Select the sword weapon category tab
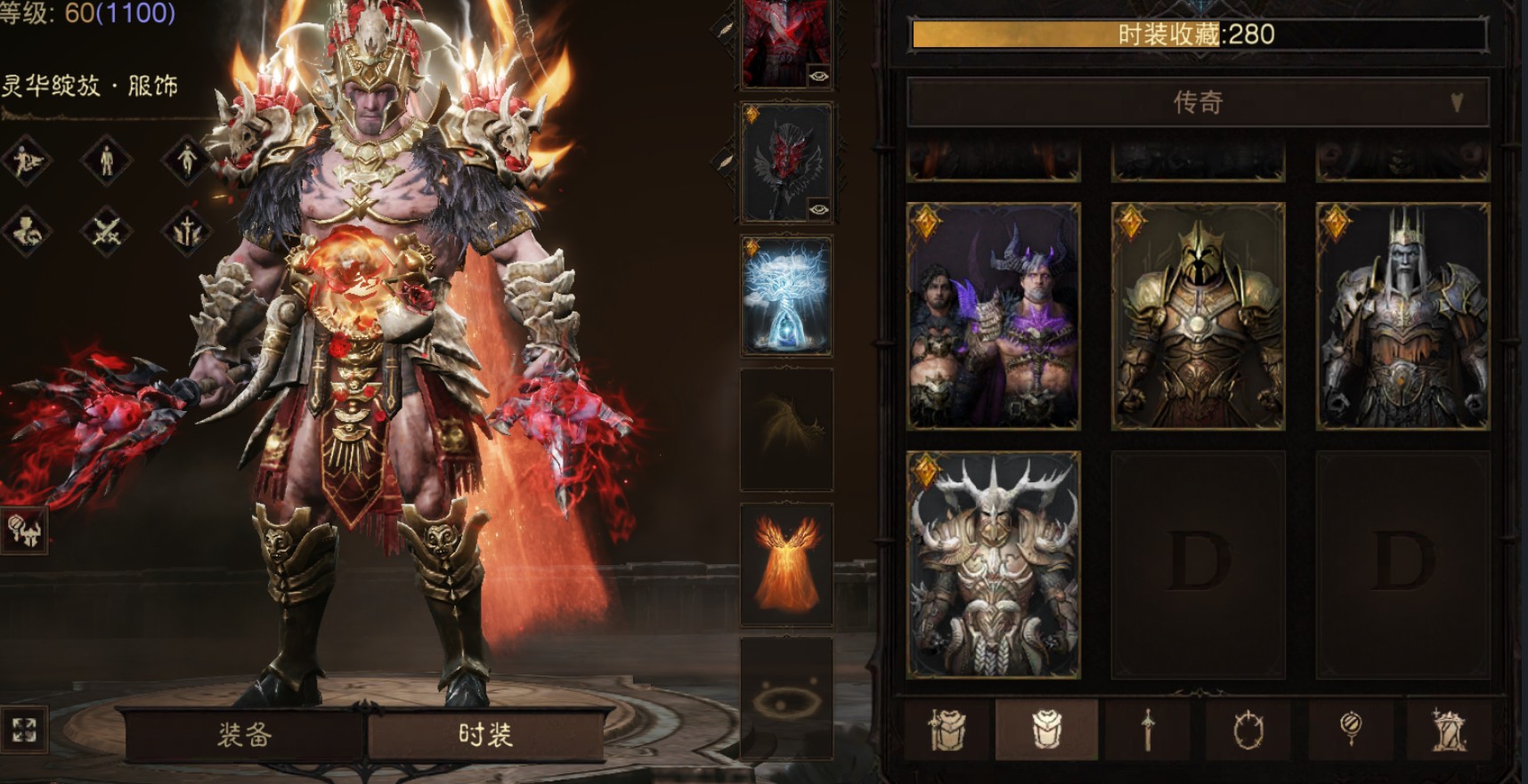This screenshot has height=784, width=1528. click(x=1148, y=730)
